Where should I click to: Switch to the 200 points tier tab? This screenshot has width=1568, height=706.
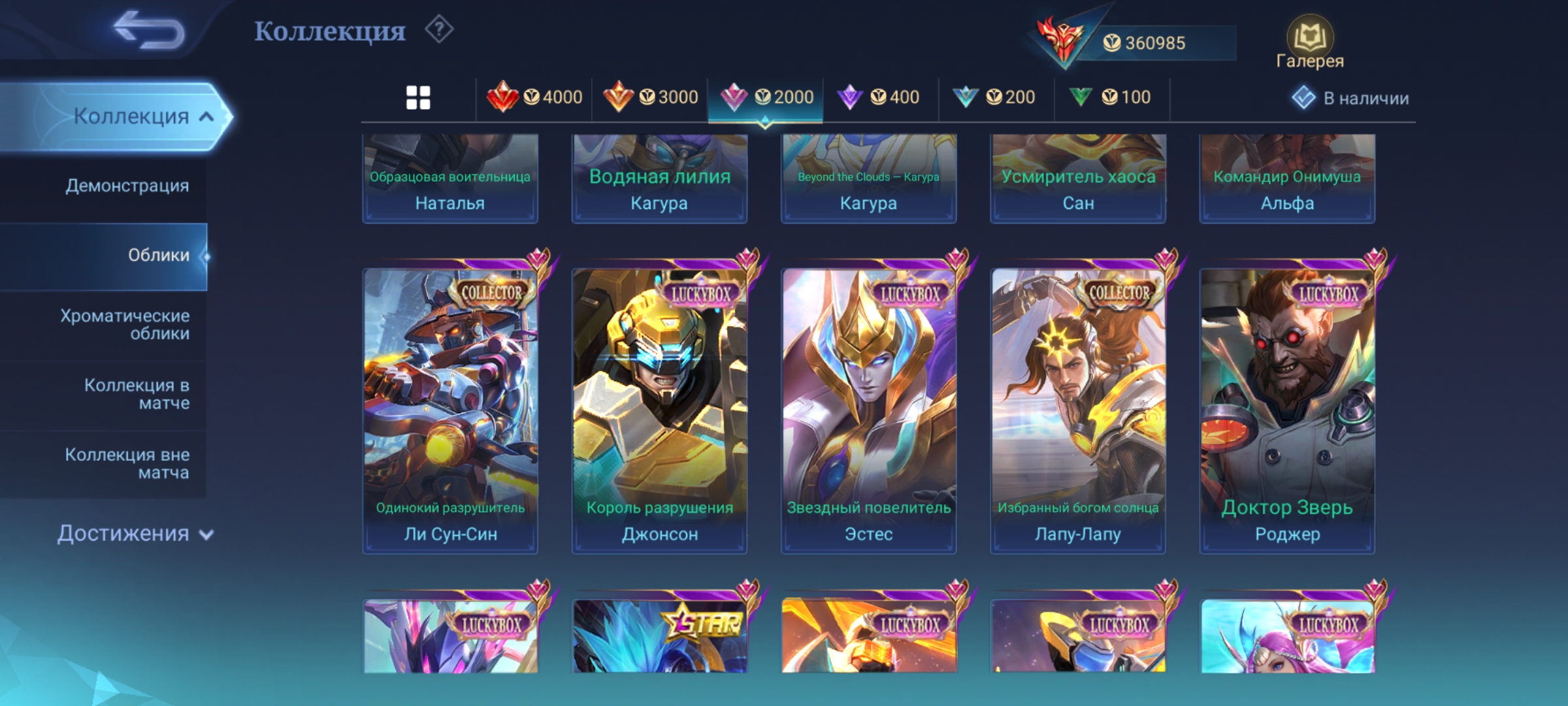point(995,98)
